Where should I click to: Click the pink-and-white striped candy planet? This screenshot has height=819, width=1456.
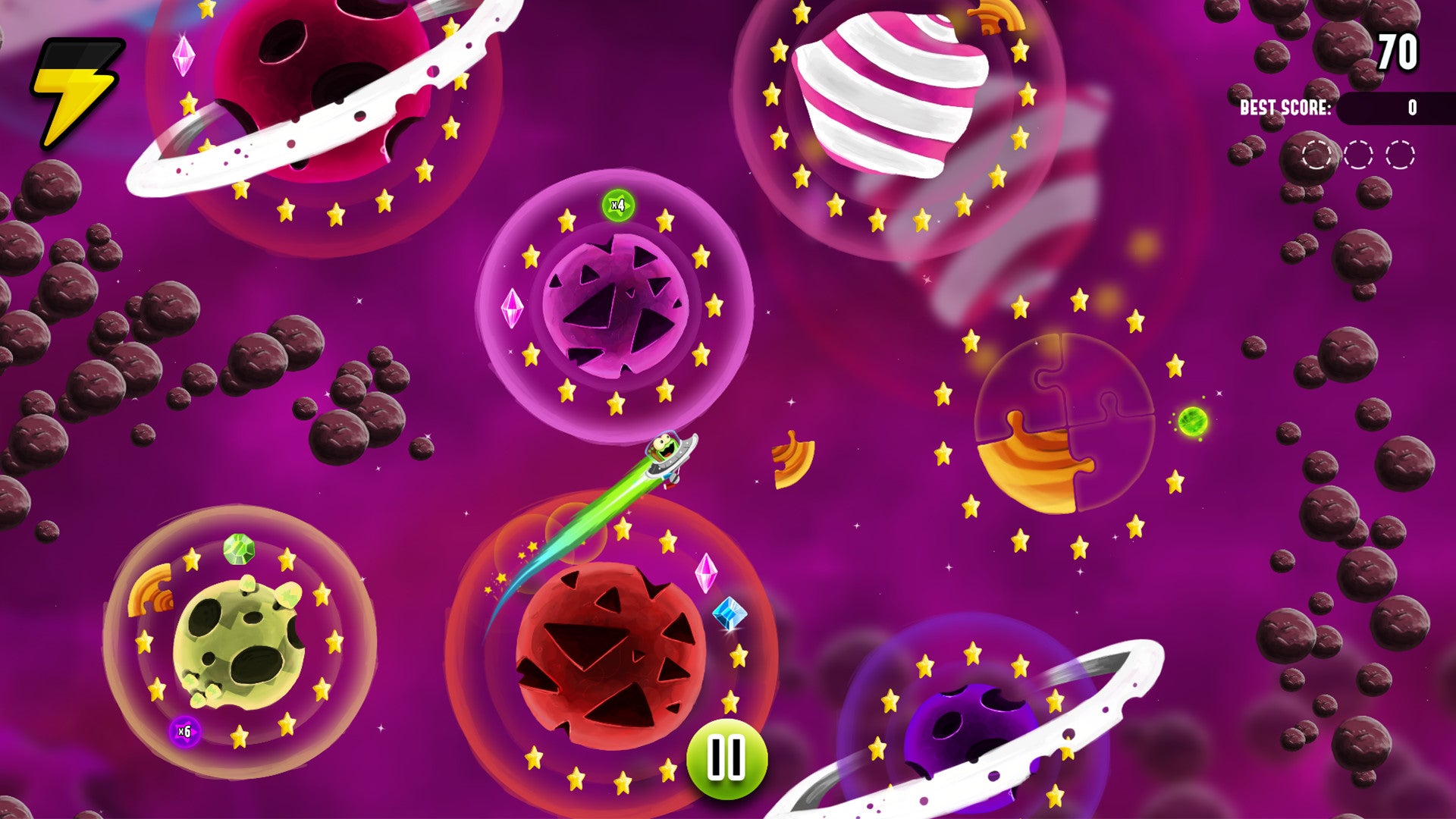(895, 91)
